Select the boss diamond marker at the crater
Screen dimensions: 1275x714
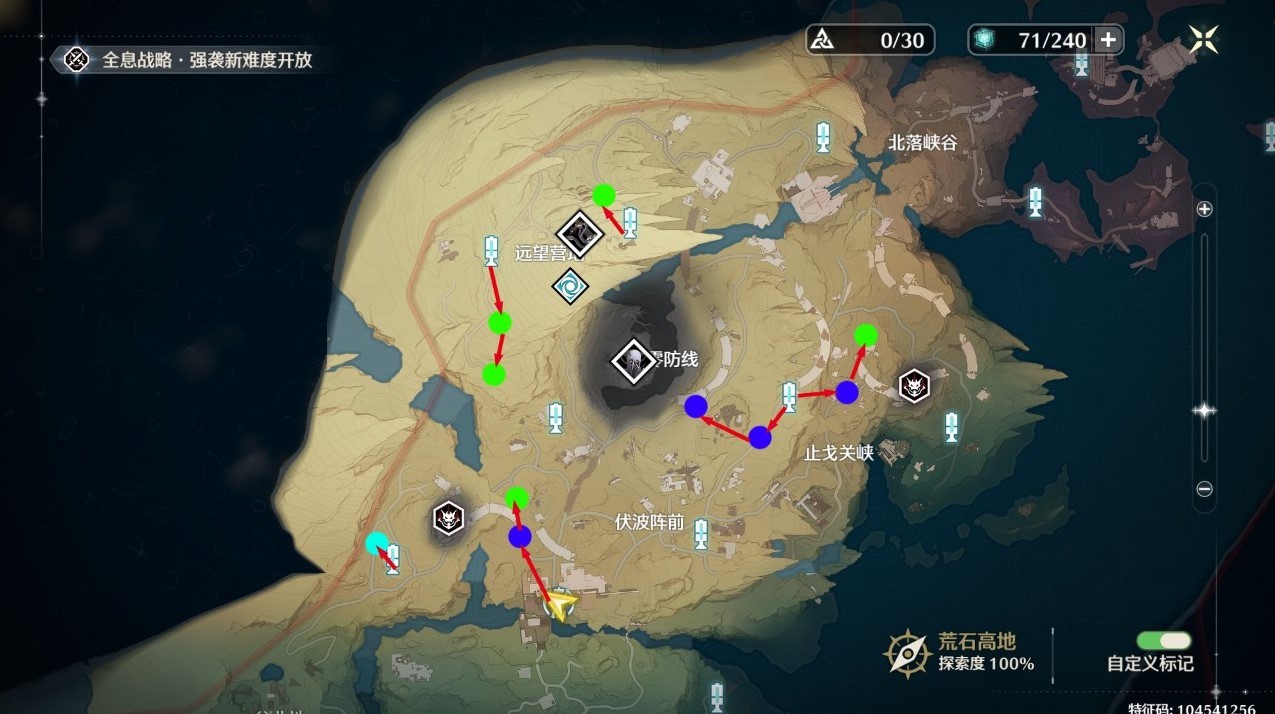point(633,360)
